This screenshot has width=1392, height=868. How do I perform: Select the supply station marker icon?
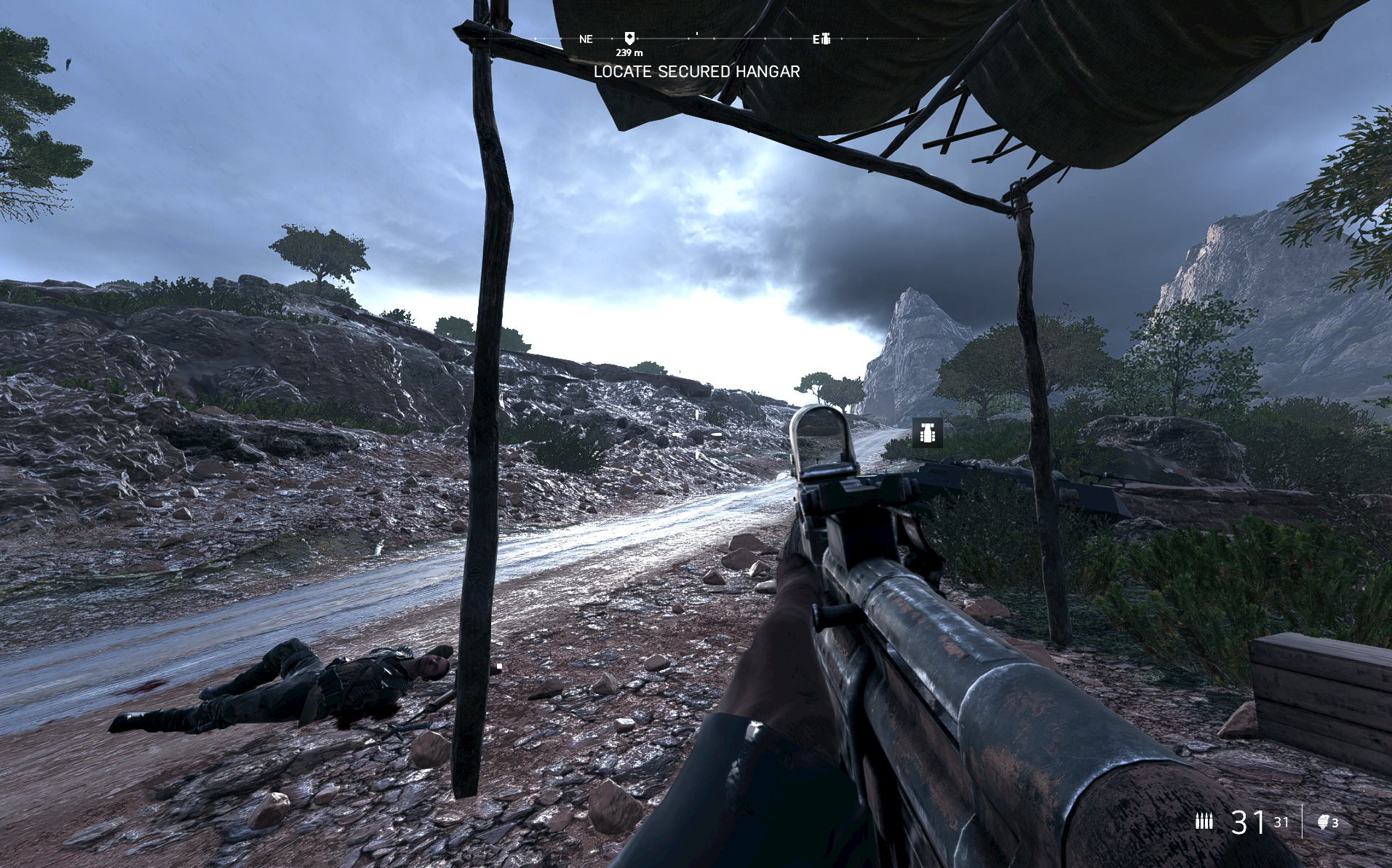point(927,432)
